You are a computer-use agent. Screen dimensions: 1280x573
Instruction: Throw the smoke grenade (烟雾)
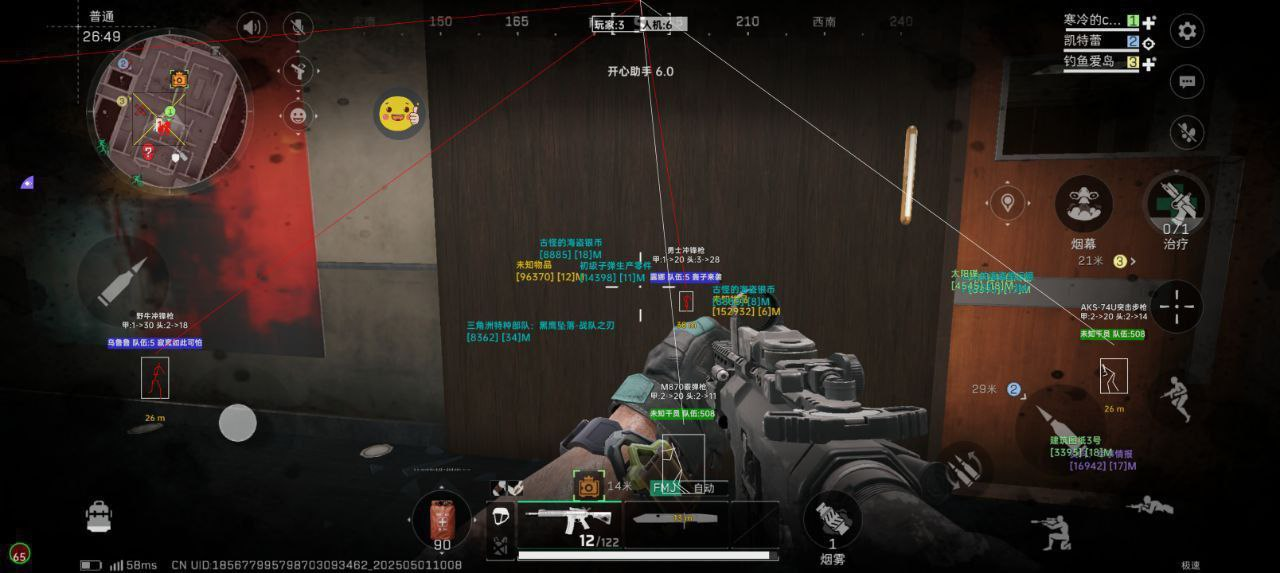[832, 522]
